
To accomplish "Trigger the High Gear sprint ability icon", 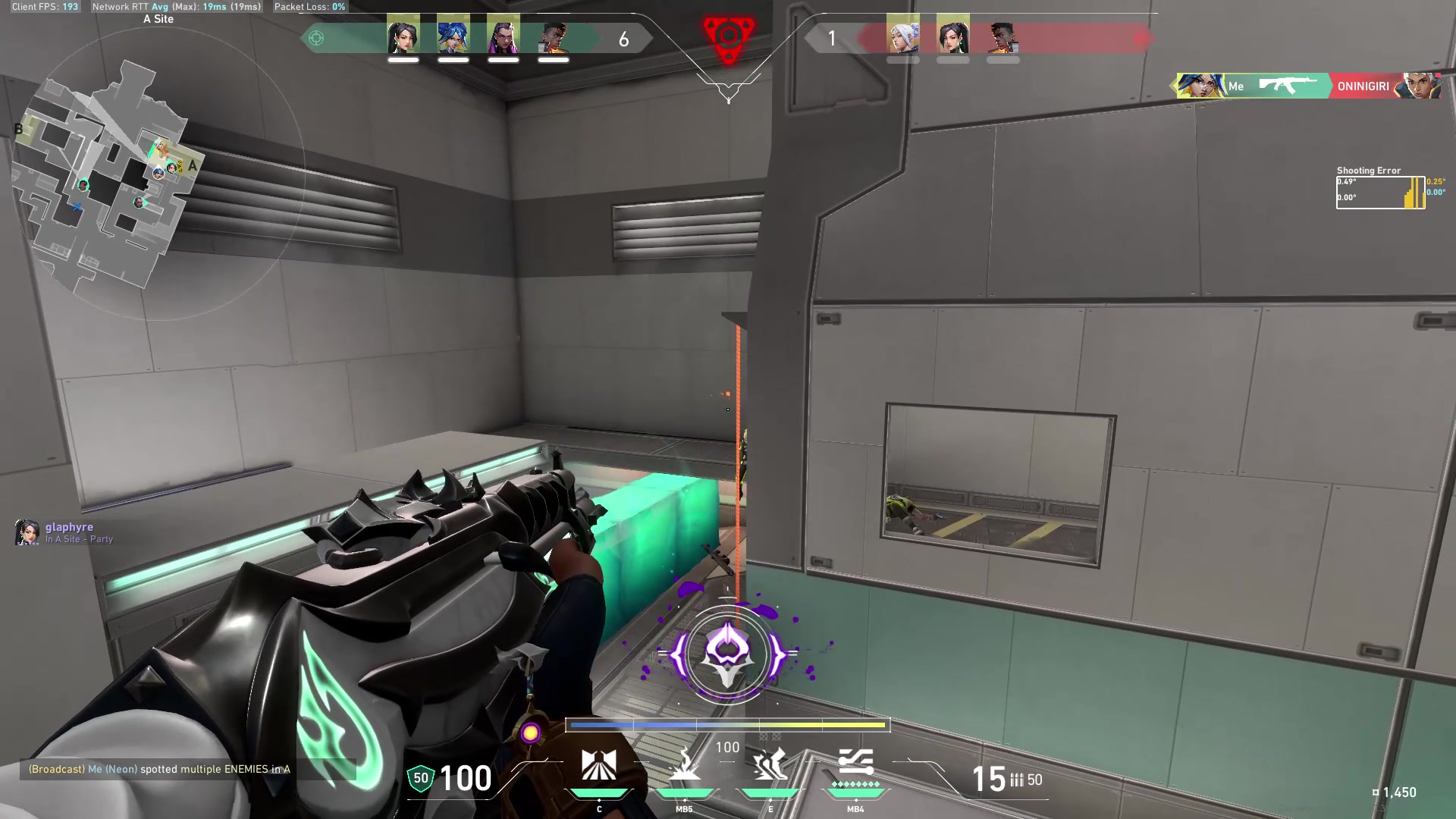I will (x=770, y=766).
